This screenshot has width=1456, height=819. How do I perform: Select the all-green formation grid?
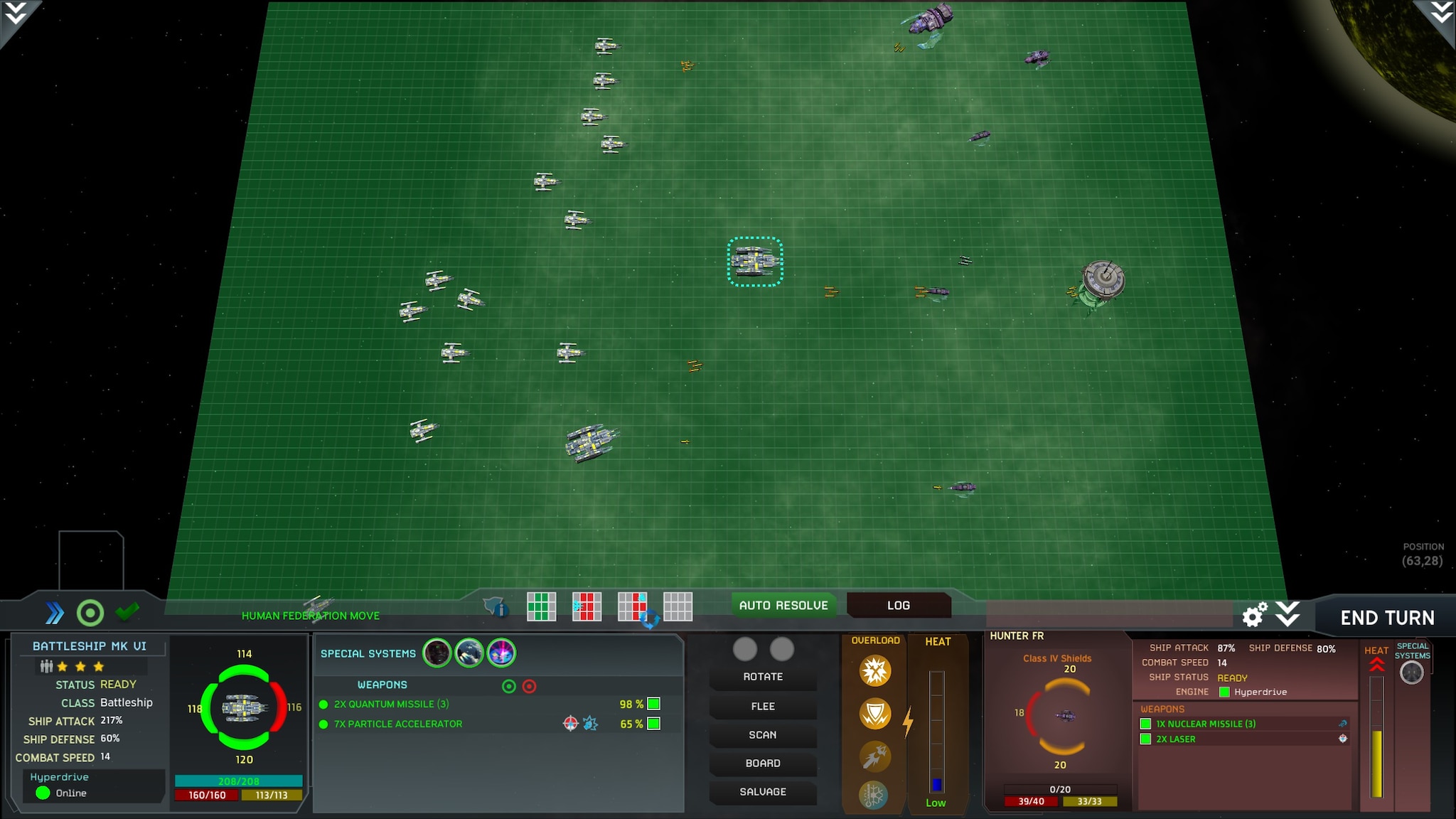(x=541, y=606)
